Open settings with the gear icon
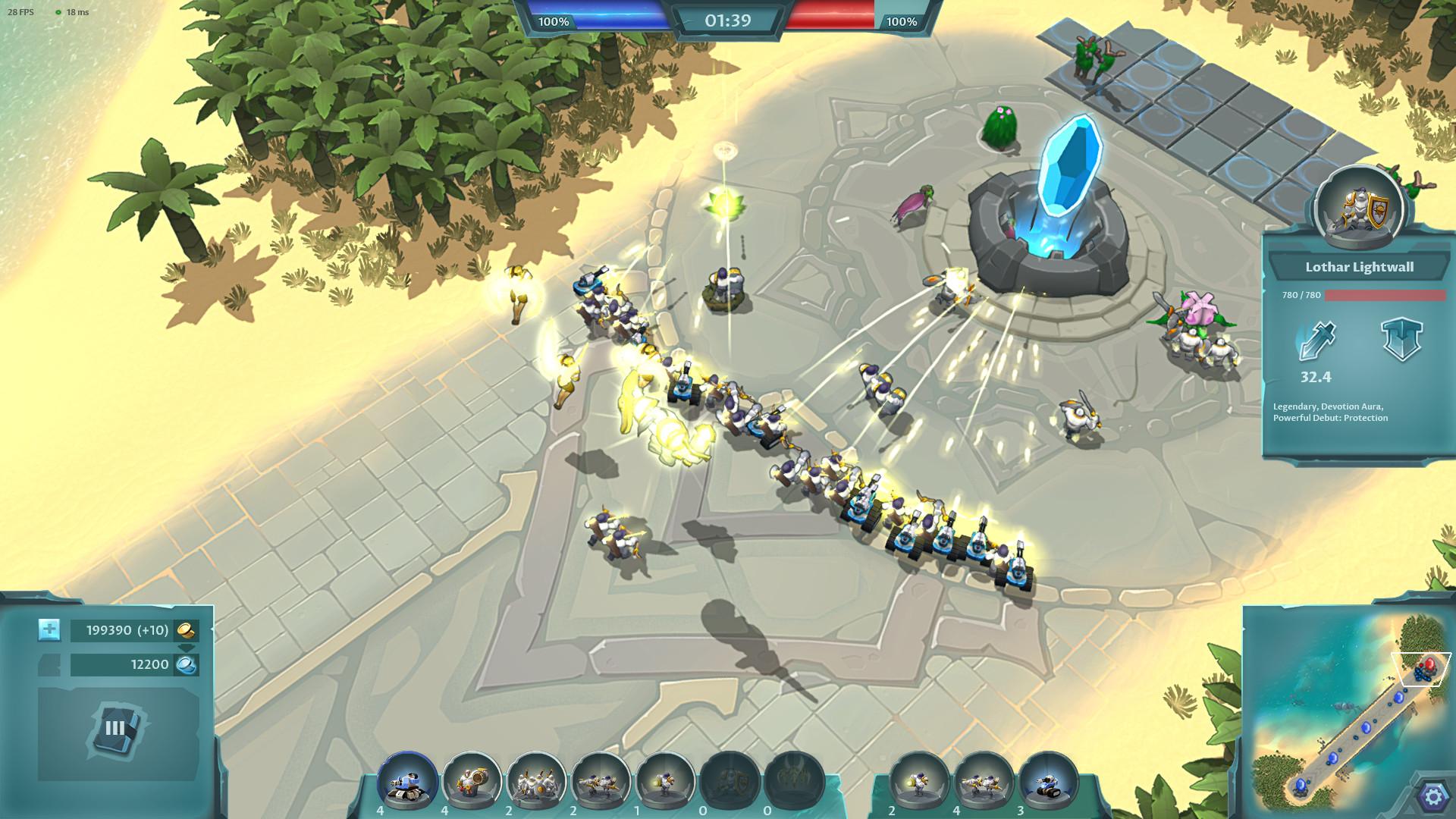The image size is (1456, 819). tap(1432, 796)
